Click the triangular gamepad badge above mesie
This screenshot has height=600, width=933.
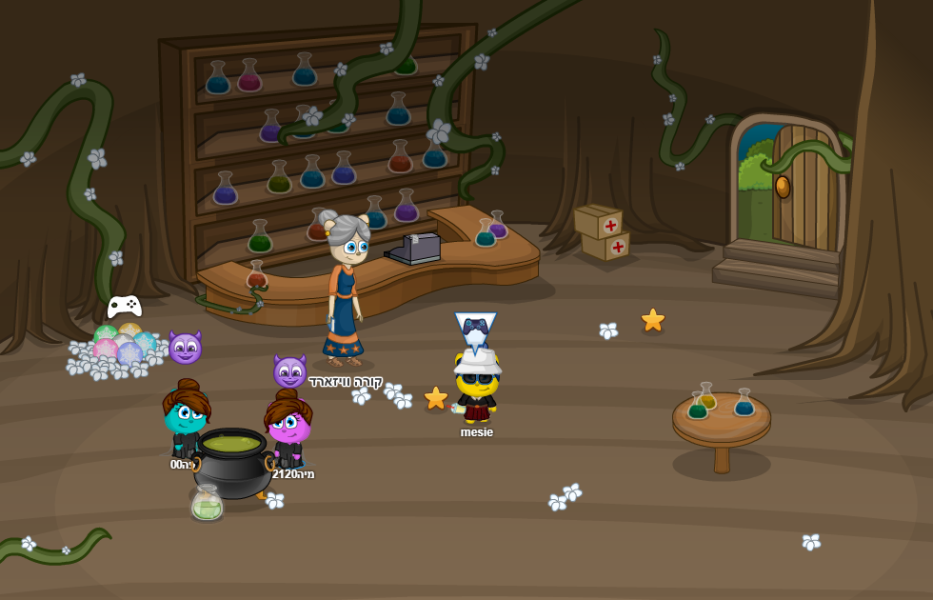coord(475,327)
